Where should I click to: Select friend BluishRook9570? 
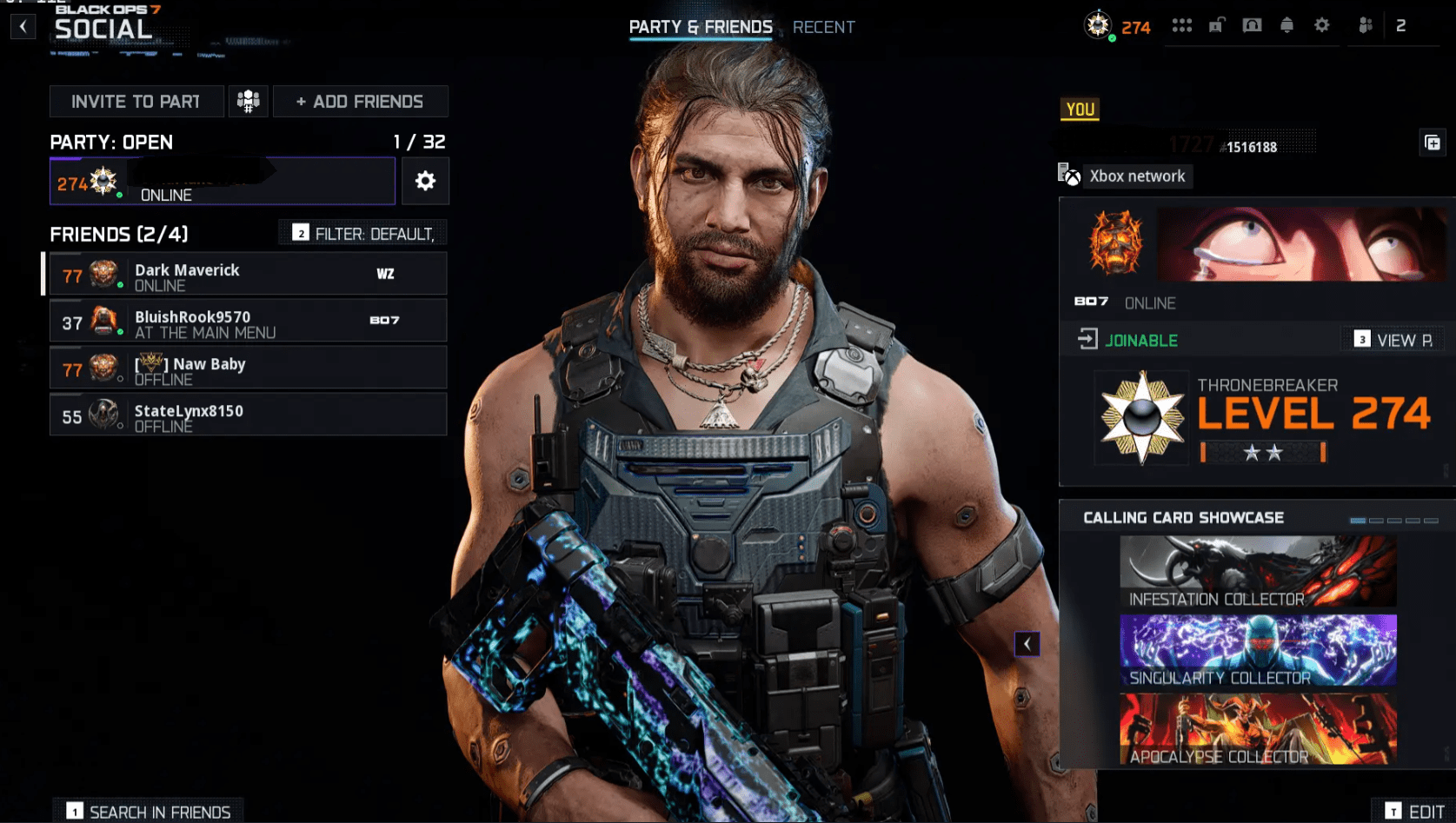248,322
